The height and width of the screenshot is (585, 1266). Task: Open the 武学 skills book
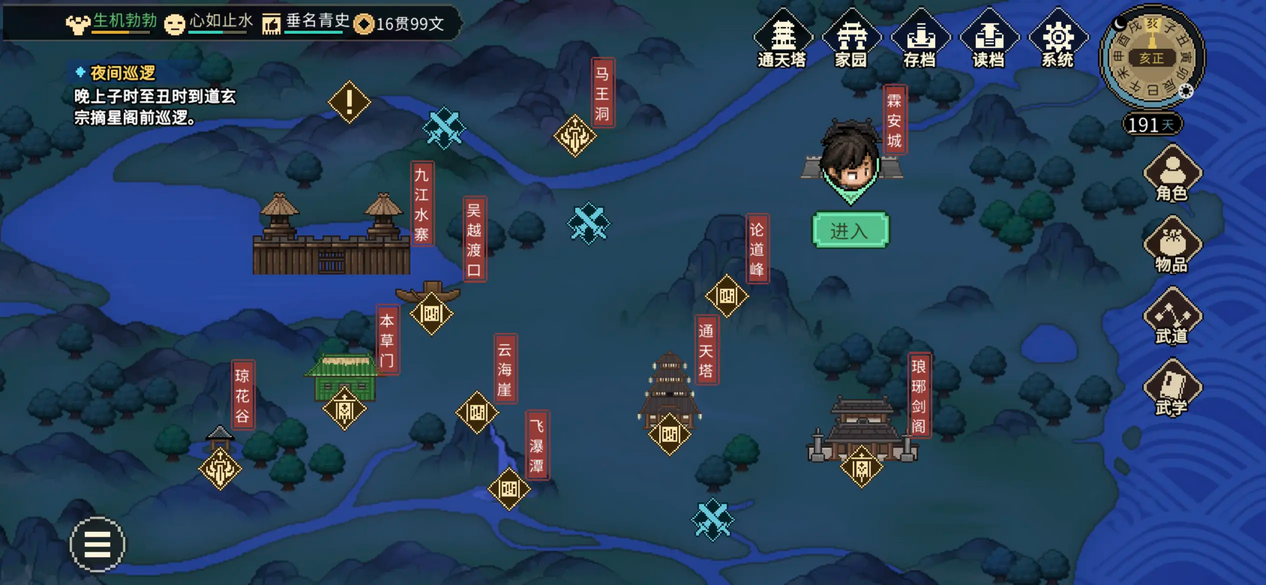[x=1172, y=388]
